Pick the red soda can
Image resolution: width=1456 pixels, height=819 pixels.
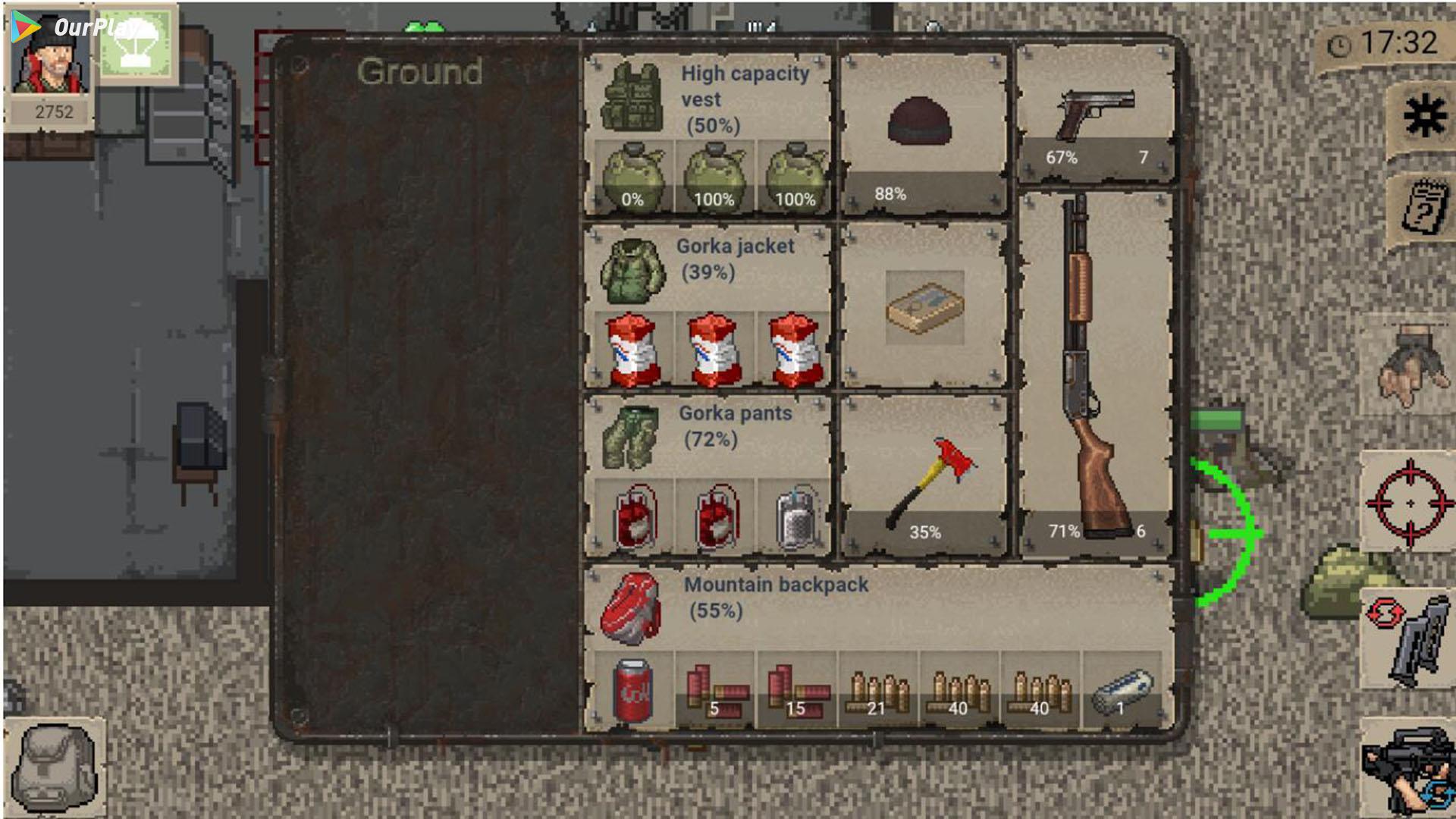point(632,690)
